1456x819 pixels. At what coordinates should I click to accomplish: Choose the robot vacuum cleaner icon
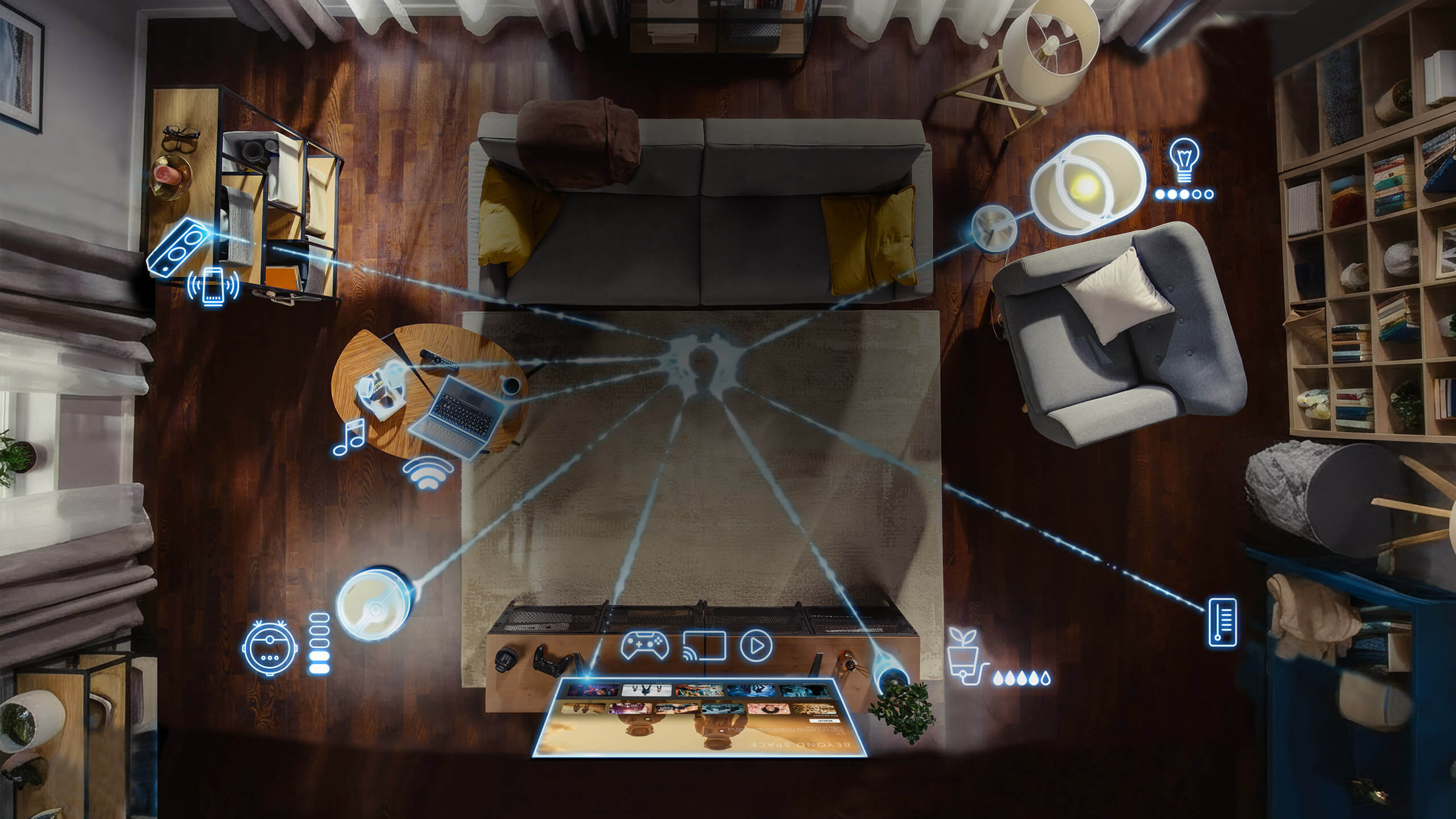pos(269,648)
